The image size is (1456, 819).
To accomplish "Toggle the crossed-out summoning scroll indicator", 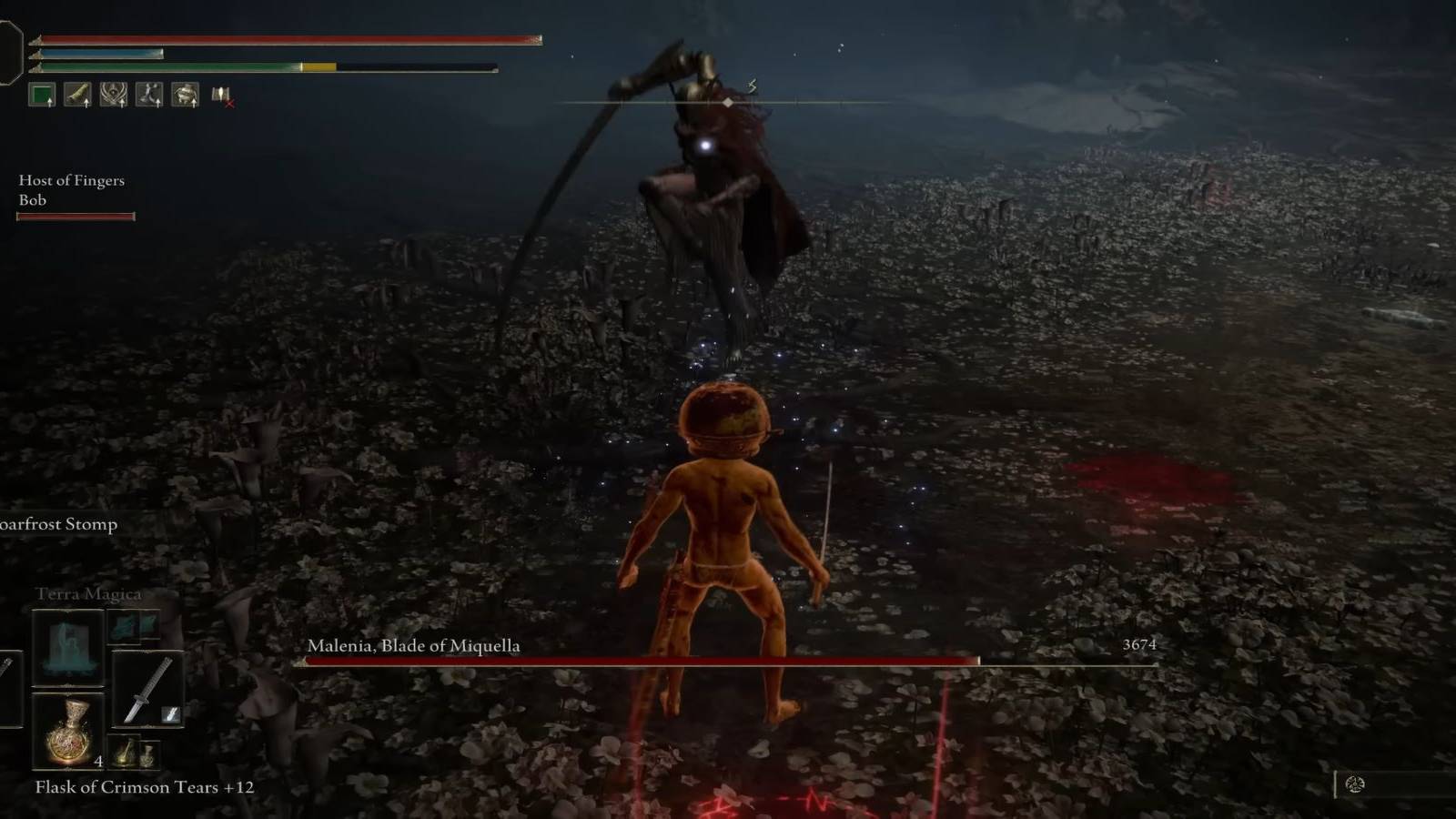I will [x=222, y=96].
